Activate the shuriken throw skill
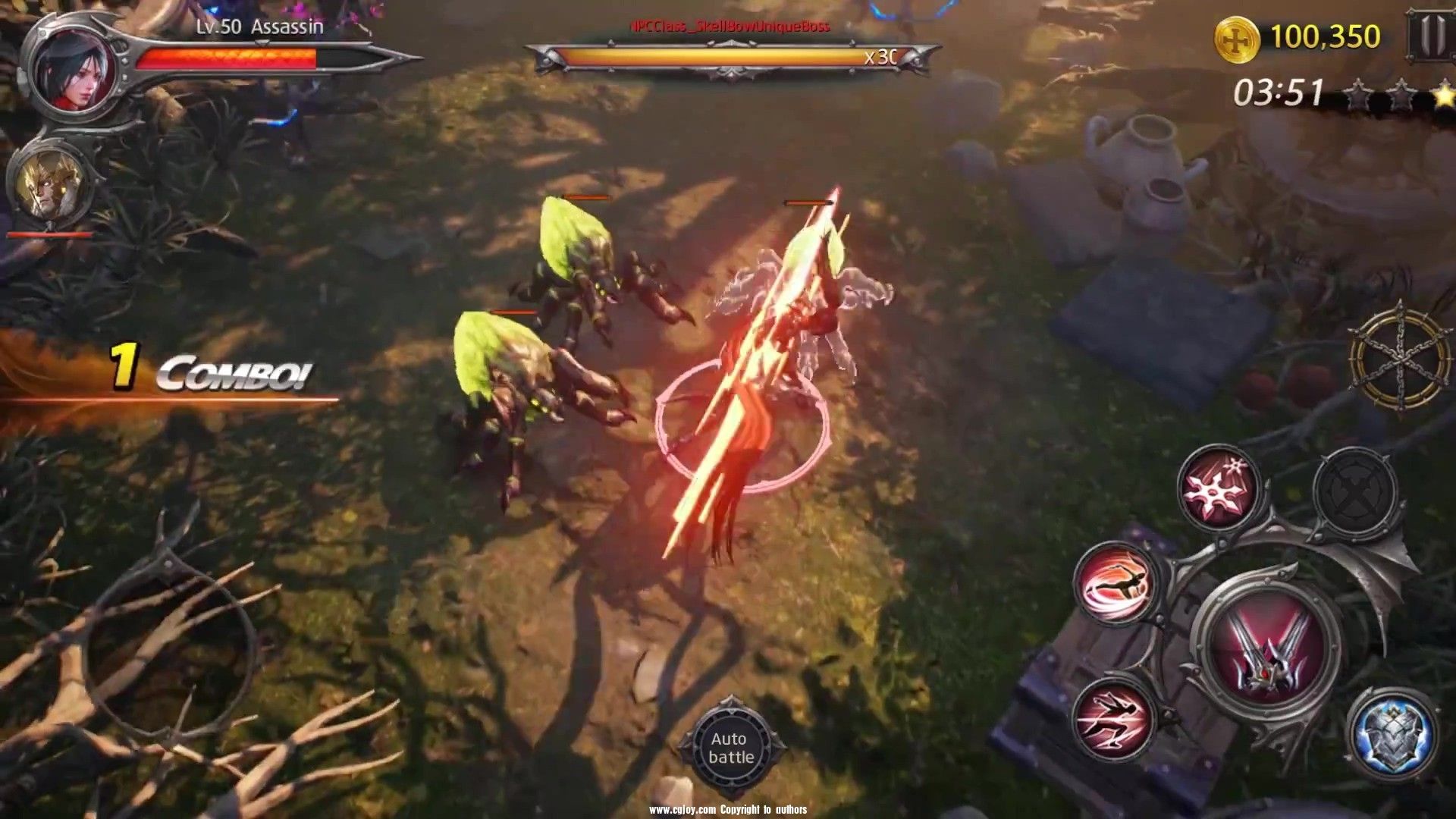The height and width of the screenshot is (819, 1456). [1219, 487]
